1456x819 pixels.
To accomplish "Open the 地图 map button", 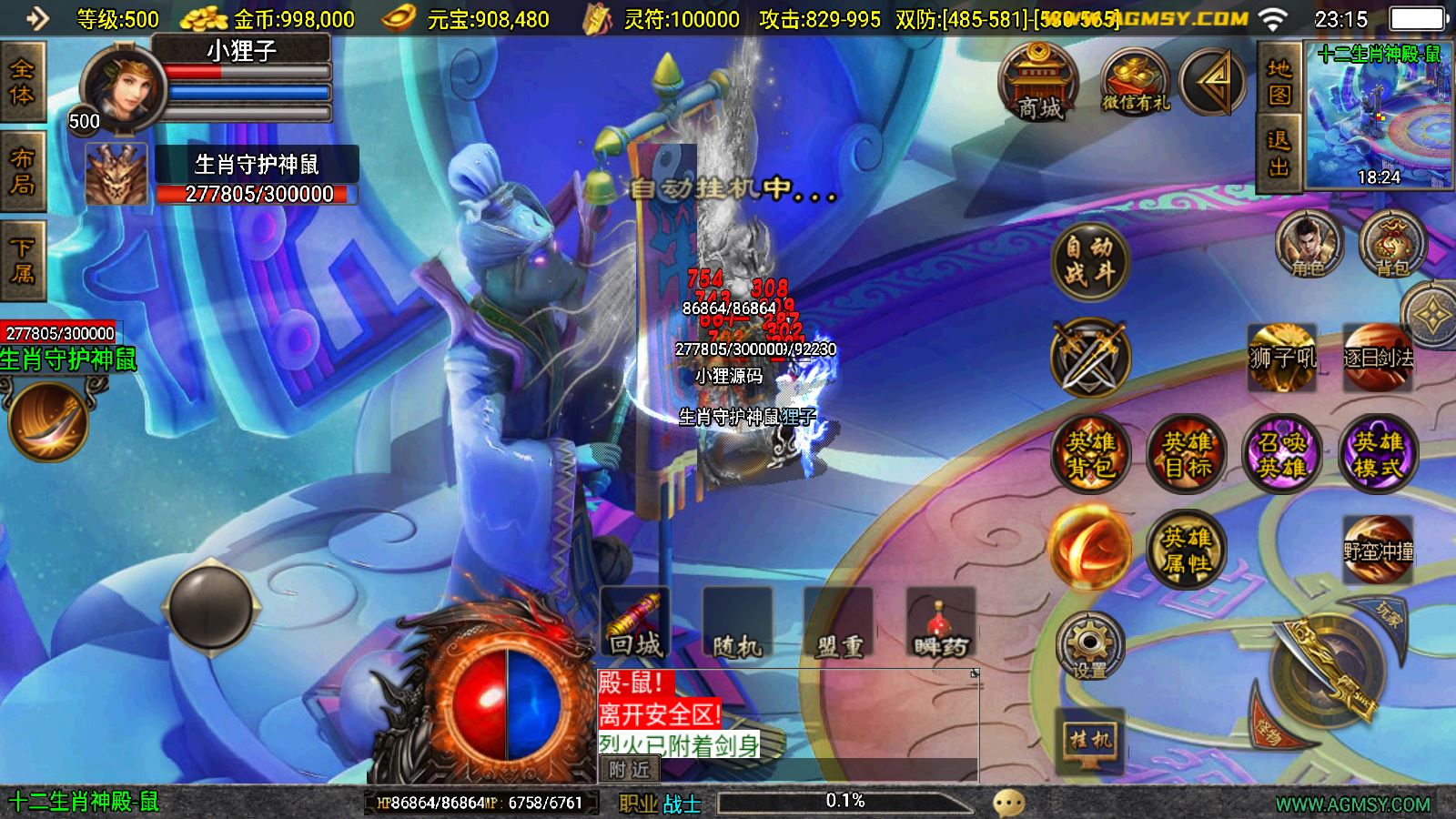I will (x=1279, y=82).
